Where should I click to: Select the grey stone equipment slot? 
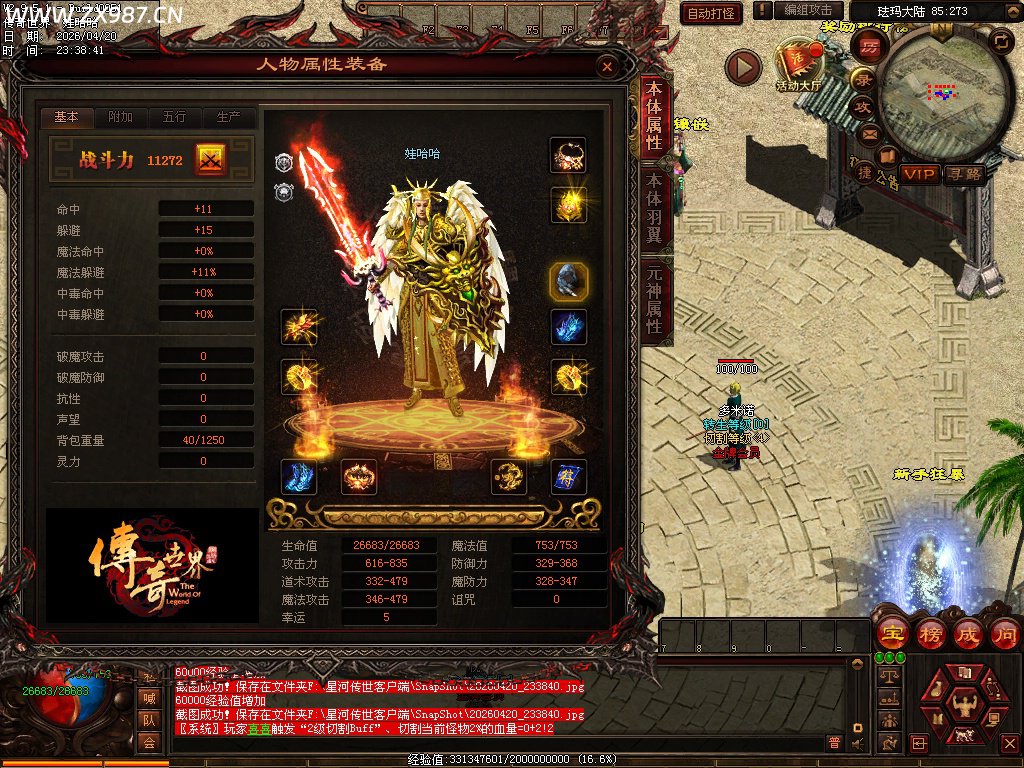(x=568, y=282)
